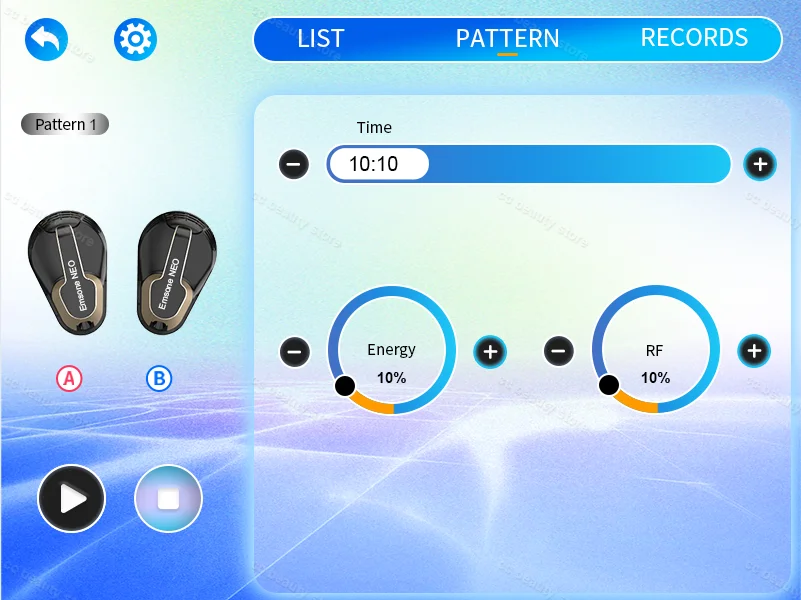Viewport: 801px width, 600px height.
Task: Click the RF dial
Action: click(656, 351)
